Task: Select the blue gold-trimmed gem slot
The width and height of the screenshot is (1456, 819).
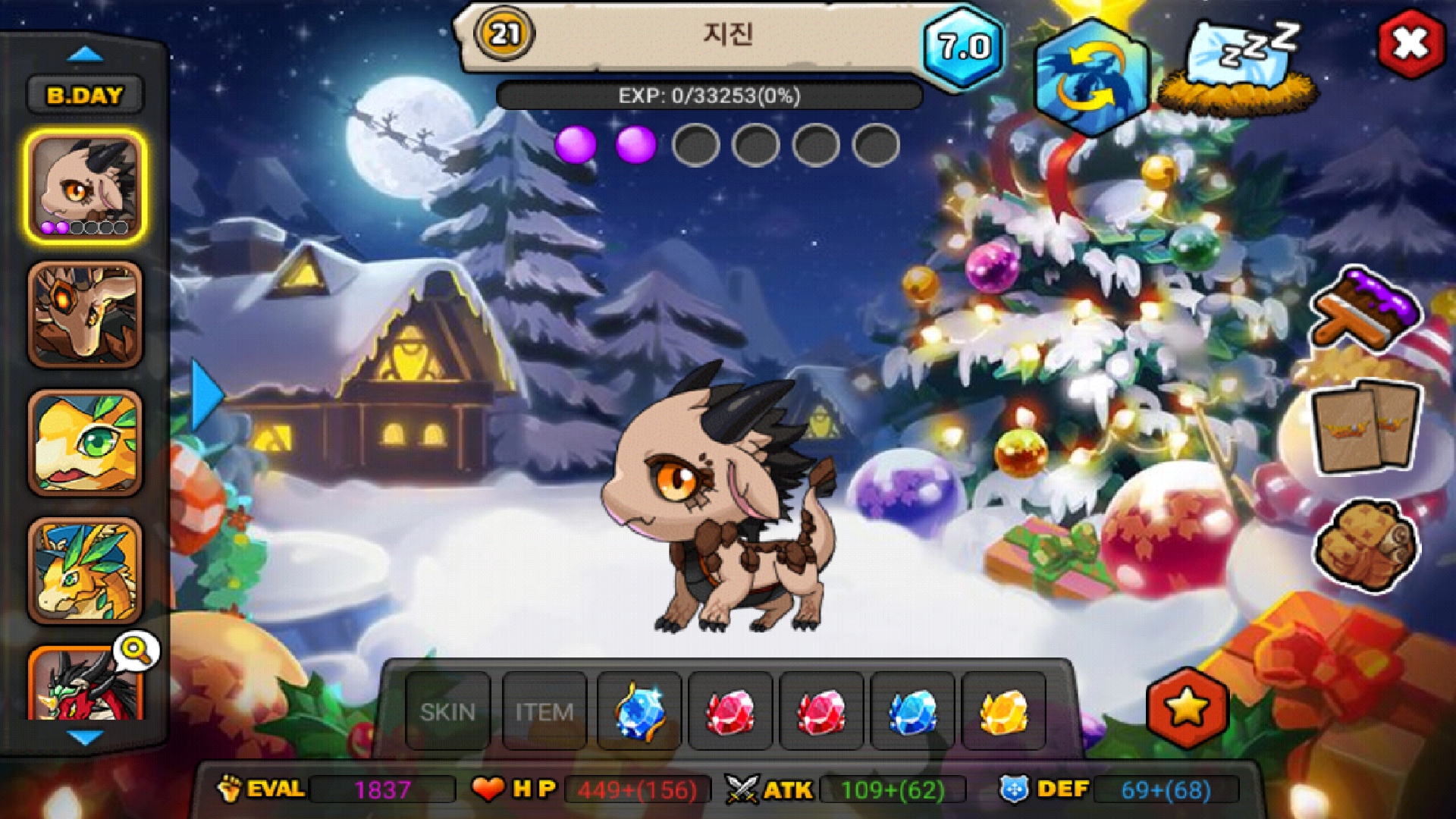Action: [x=639, y=711]
